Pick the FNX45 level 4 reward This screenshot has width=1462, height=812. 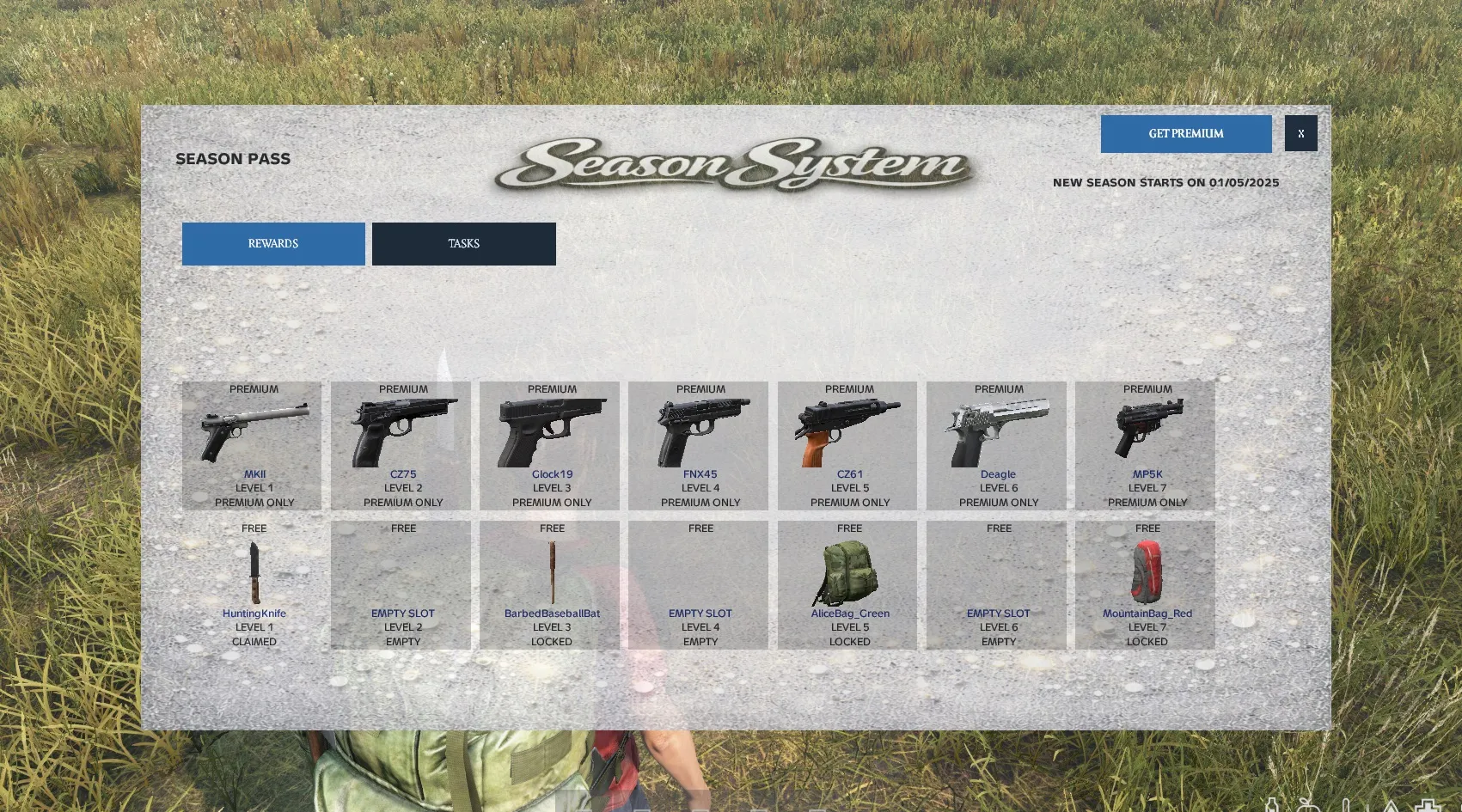(699, 445)
